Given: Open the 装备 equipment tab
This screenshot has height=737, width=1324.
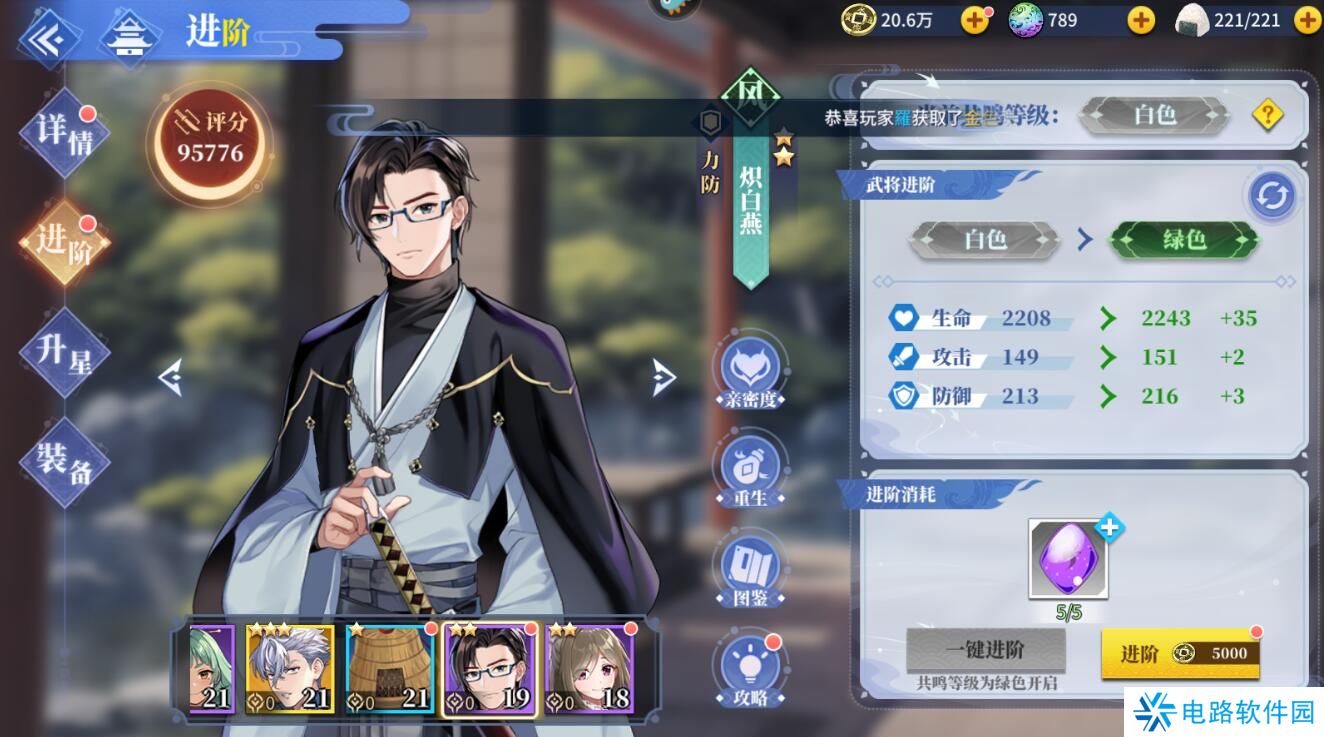Looking at the screenshot, I should 62,463.
